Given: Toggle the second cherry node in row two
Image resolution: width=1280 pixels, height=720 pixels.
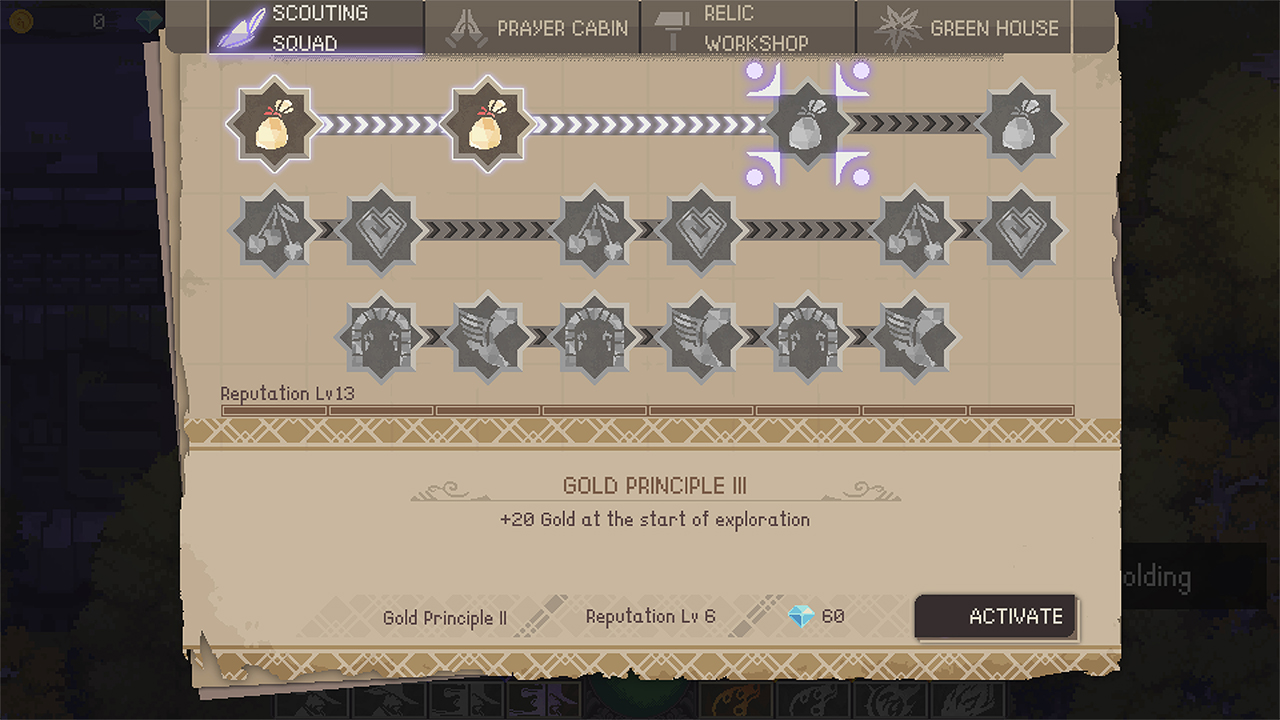Looking at the screenshot, I should pos(593,231).
